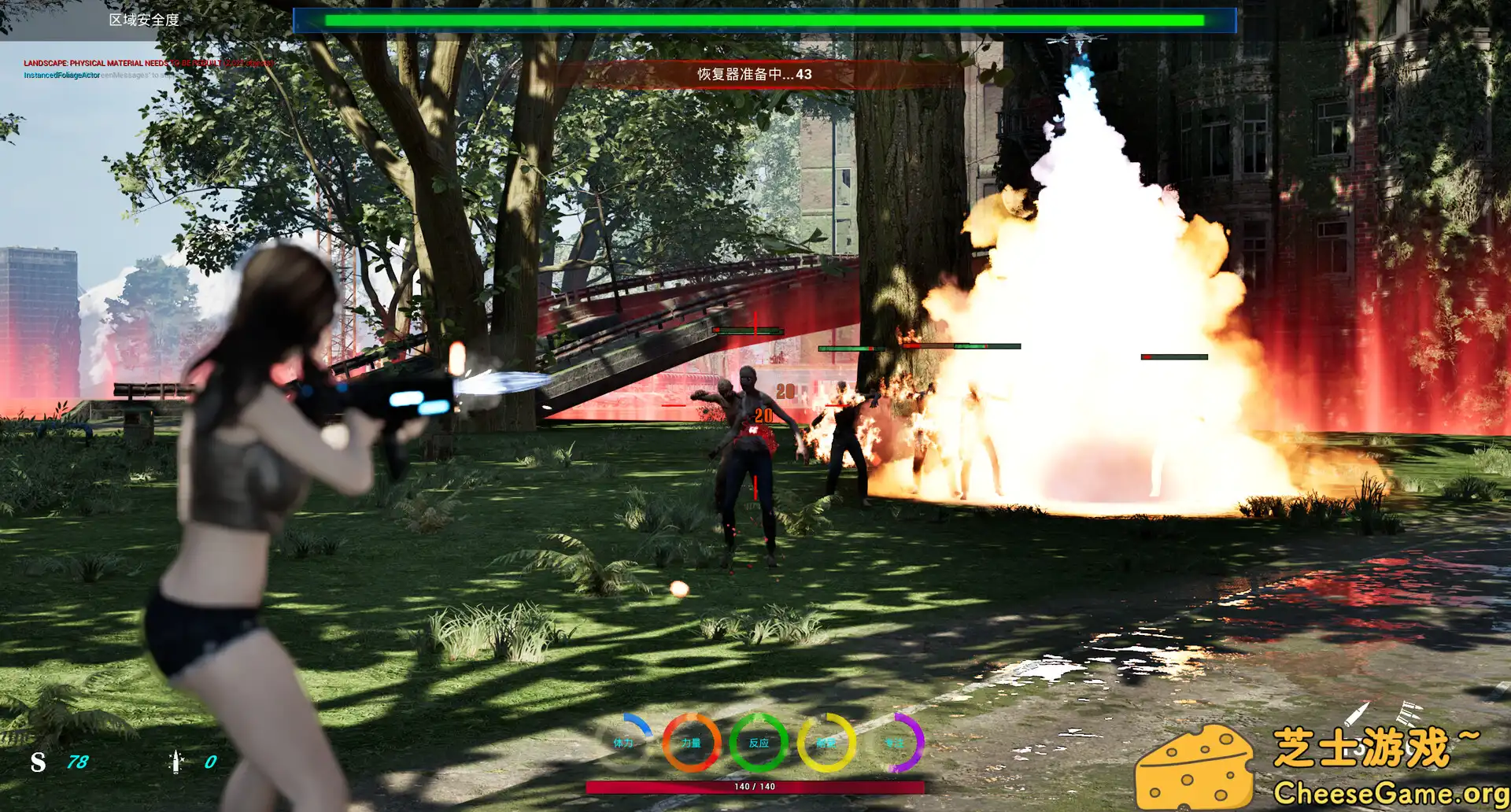Click the orange 力量 strength ring
The image size is (1511, 812).
pyautogui.click(x=692, y=742)
